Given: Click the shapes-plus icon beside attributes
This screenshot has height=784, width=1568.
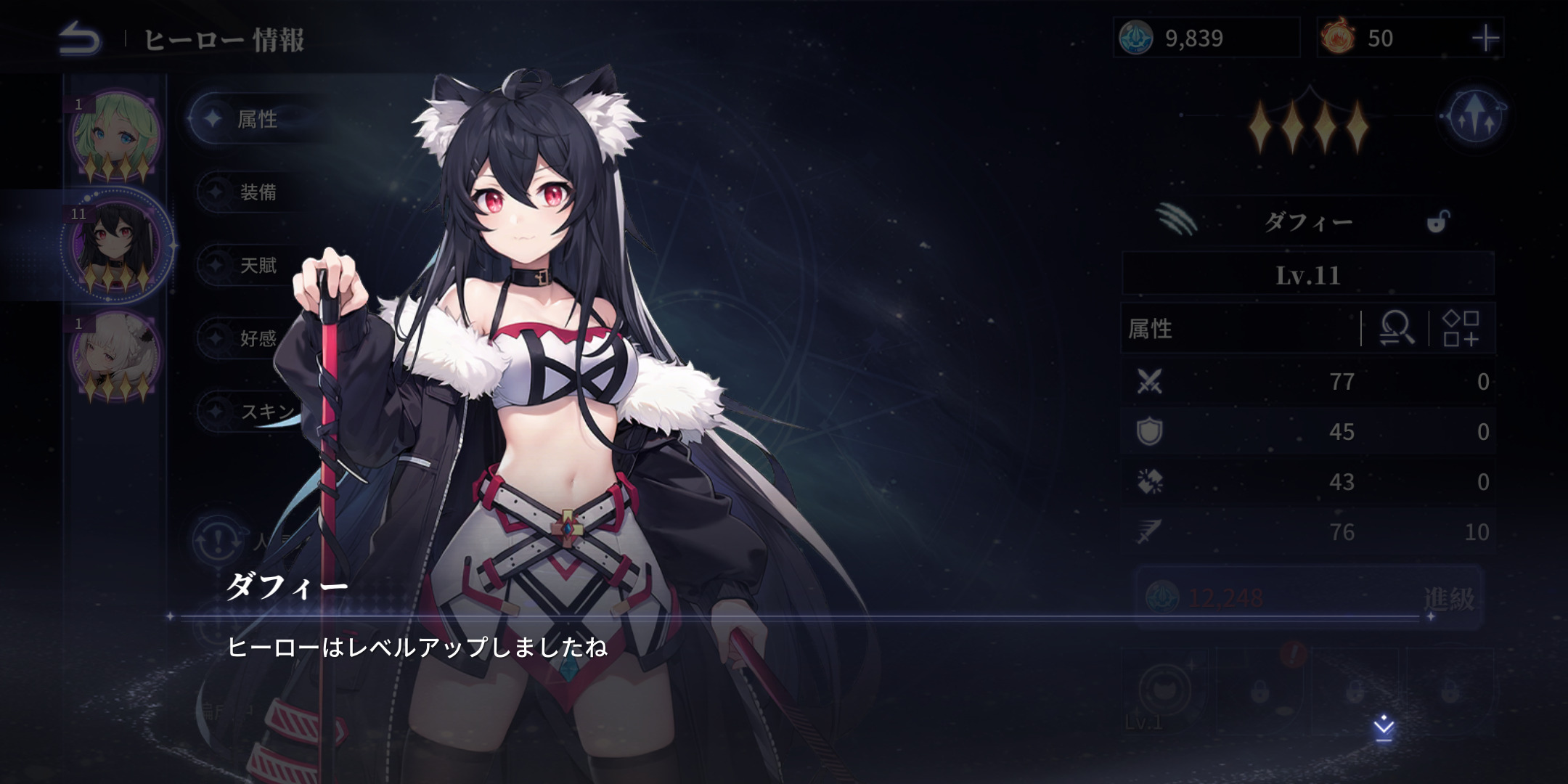Looking at the screenshot, I should pos(1461,329).
